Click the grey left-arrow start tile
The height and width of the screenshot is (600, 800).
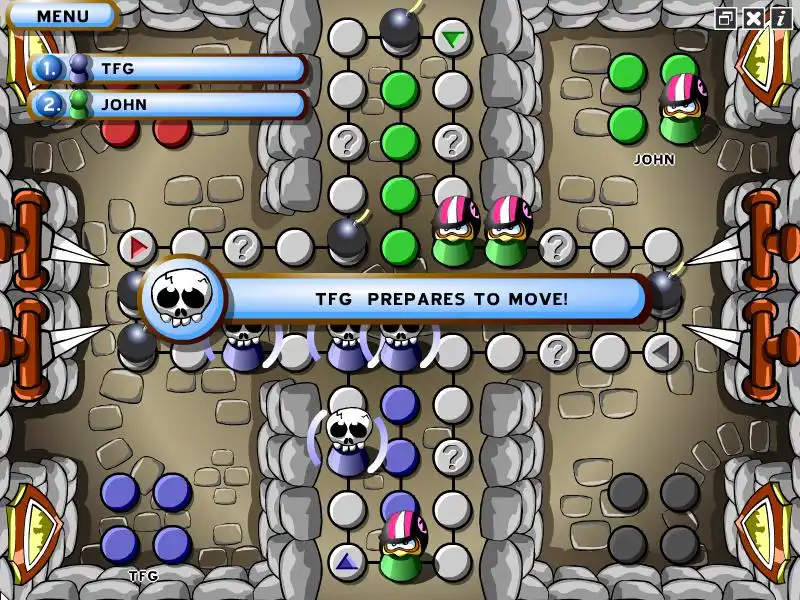coord(661,351)
